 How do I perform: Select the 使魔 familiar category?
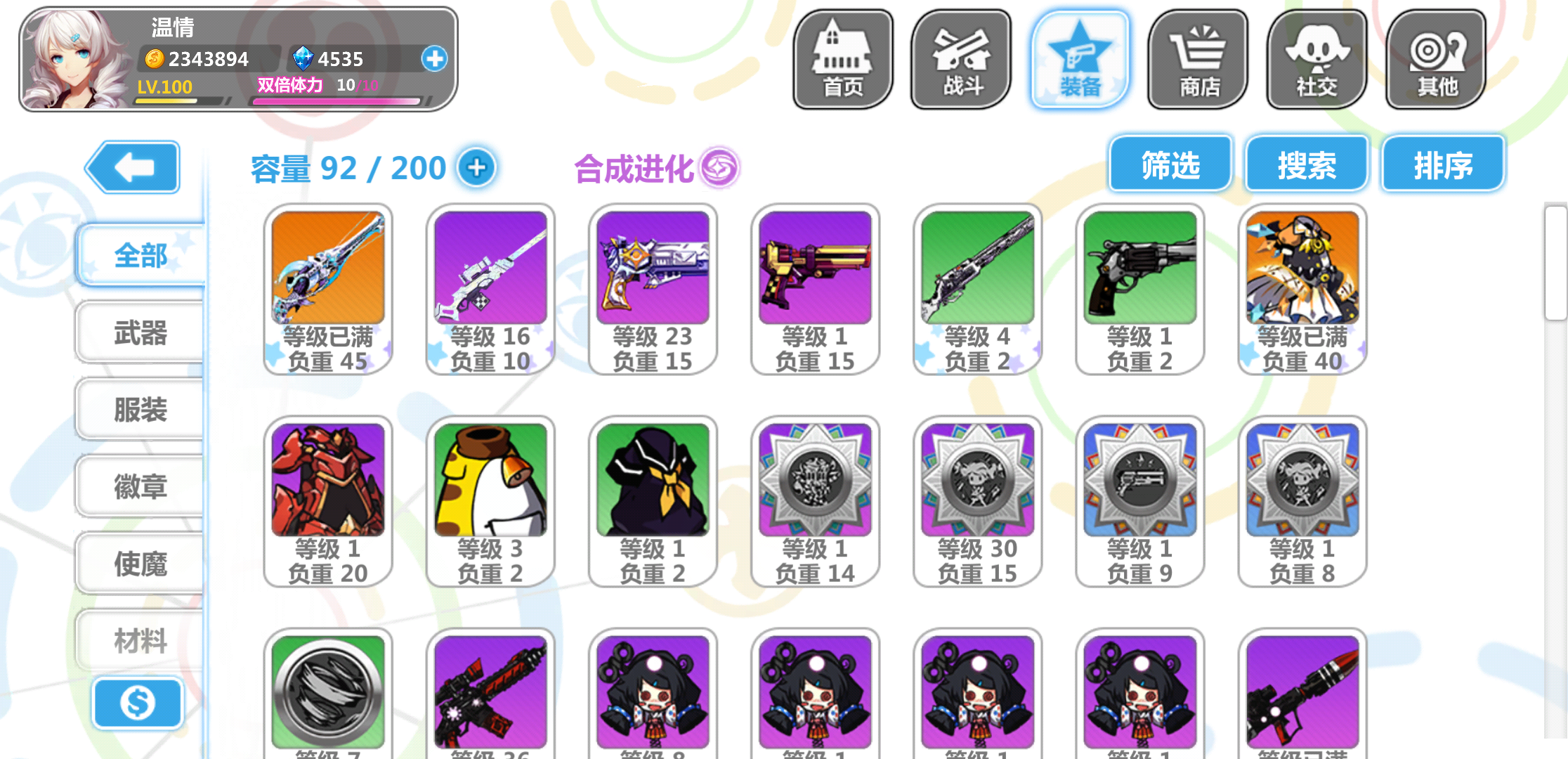pos(139,562)
